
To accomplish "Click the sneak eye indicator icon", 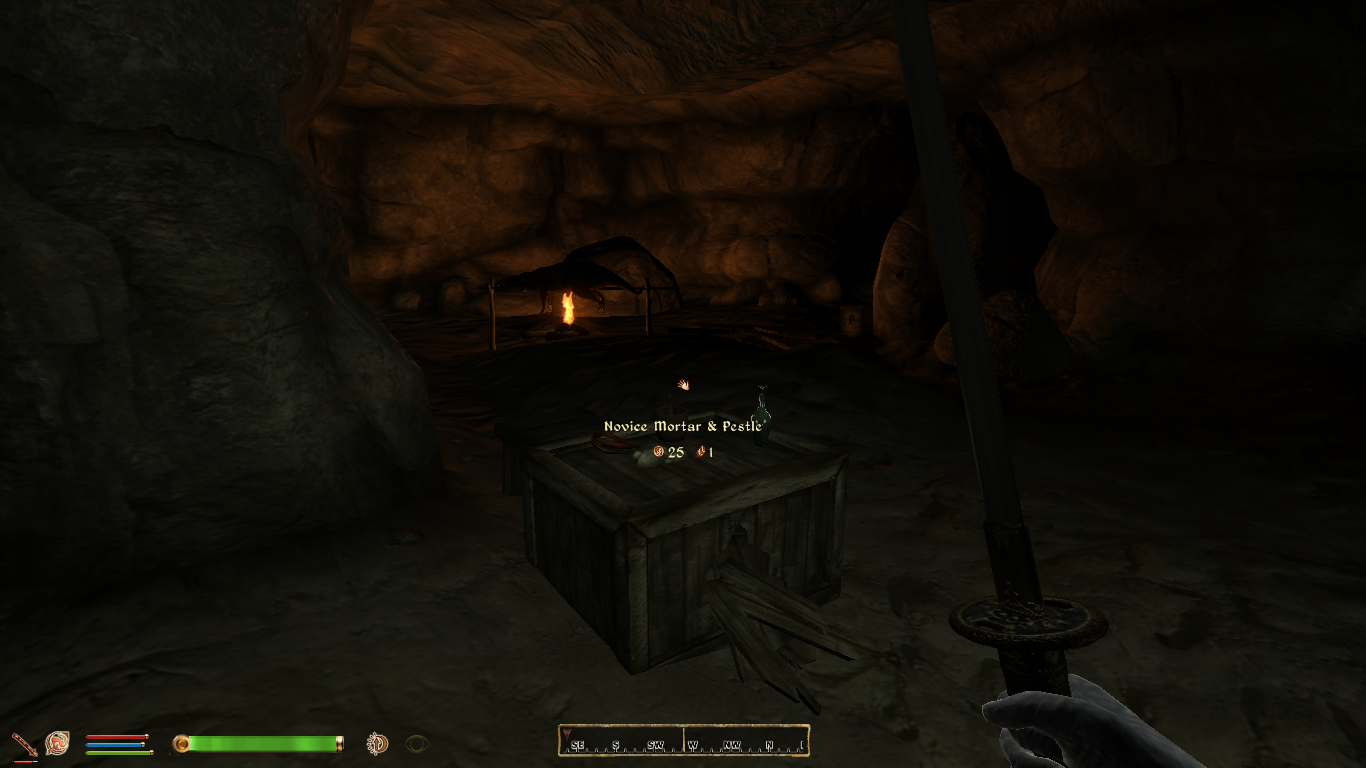I will point(417,743).
